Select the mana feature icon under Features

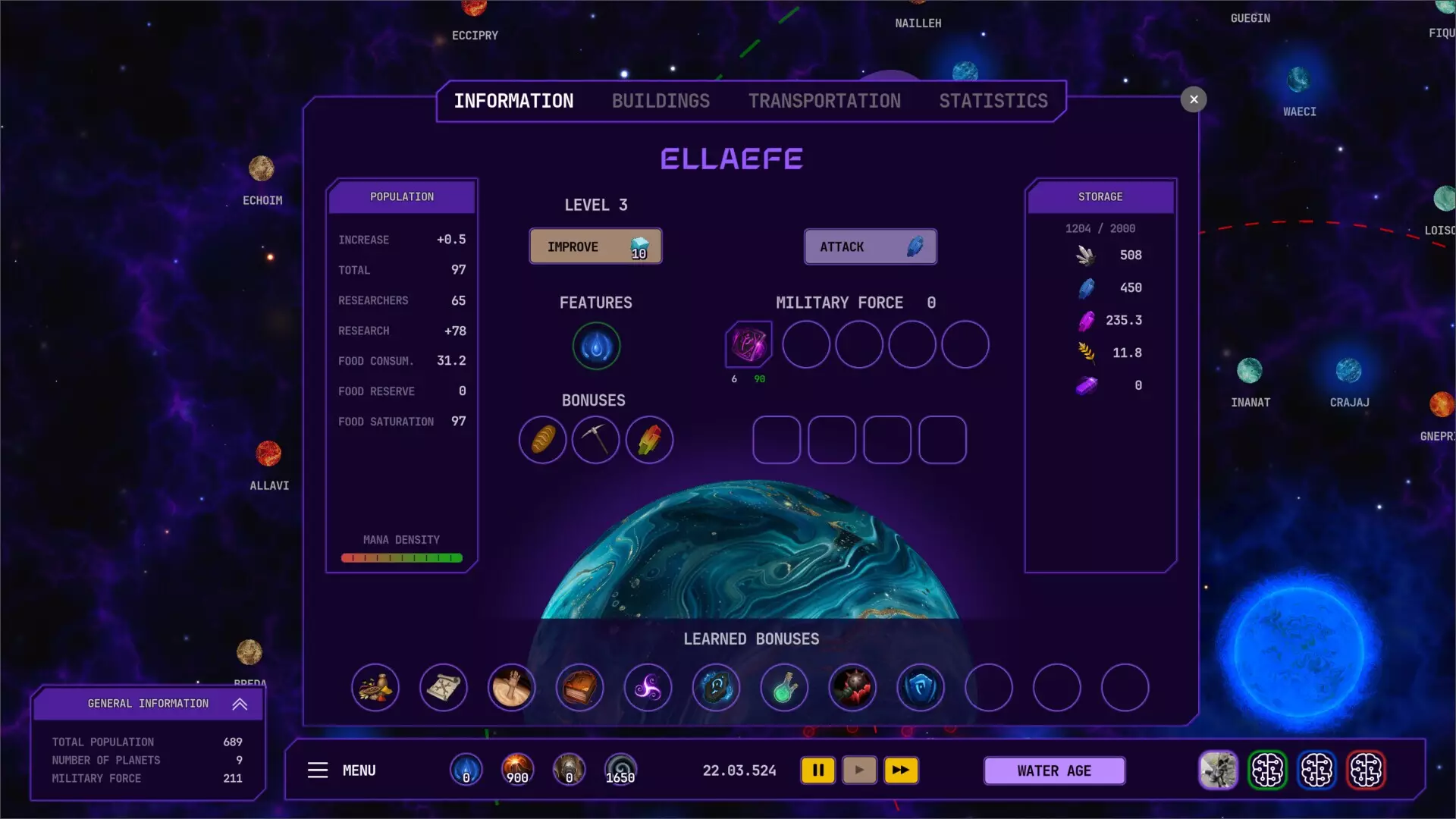596,347
